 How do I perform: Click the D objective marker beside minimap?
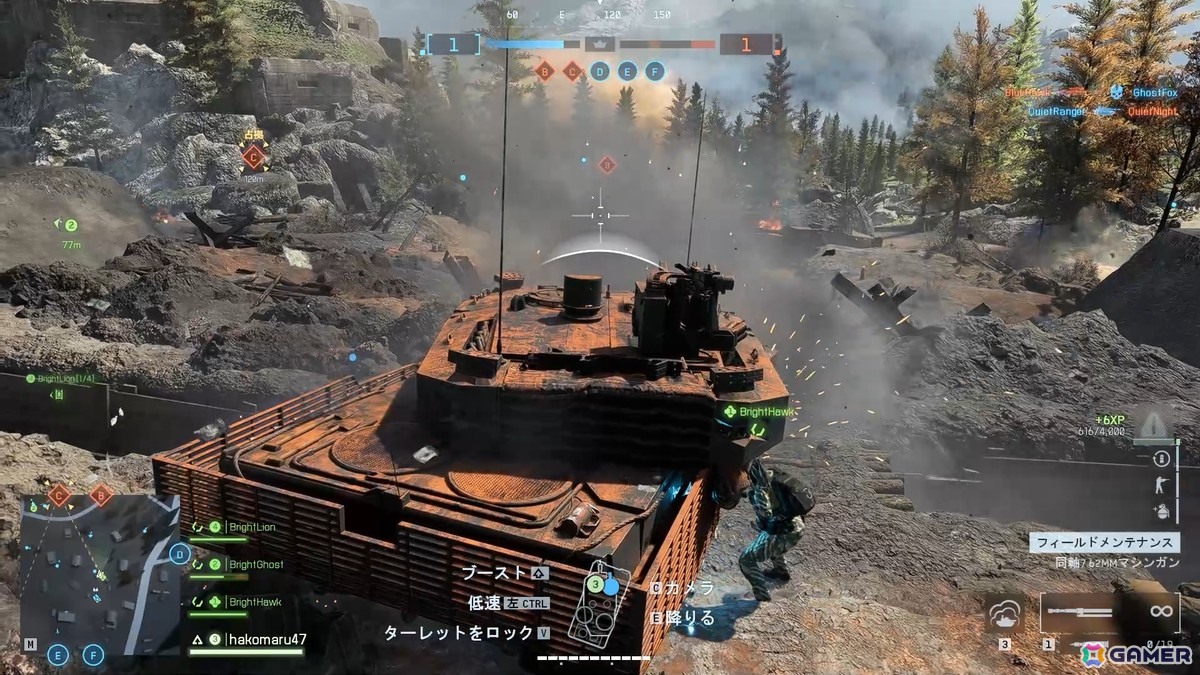180,553
